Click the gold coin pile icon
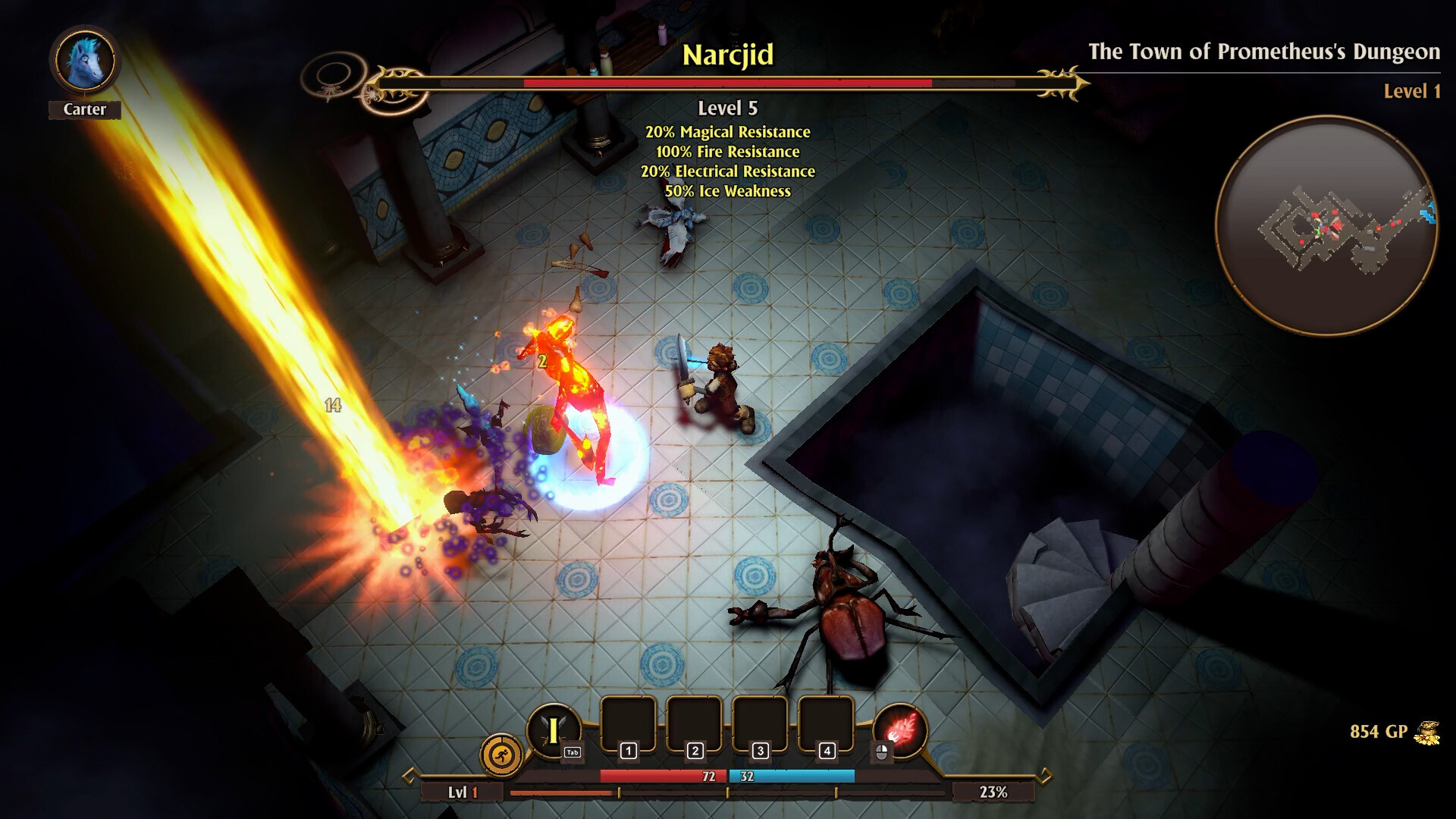 pyautogui.click(x=1426, y=733)
